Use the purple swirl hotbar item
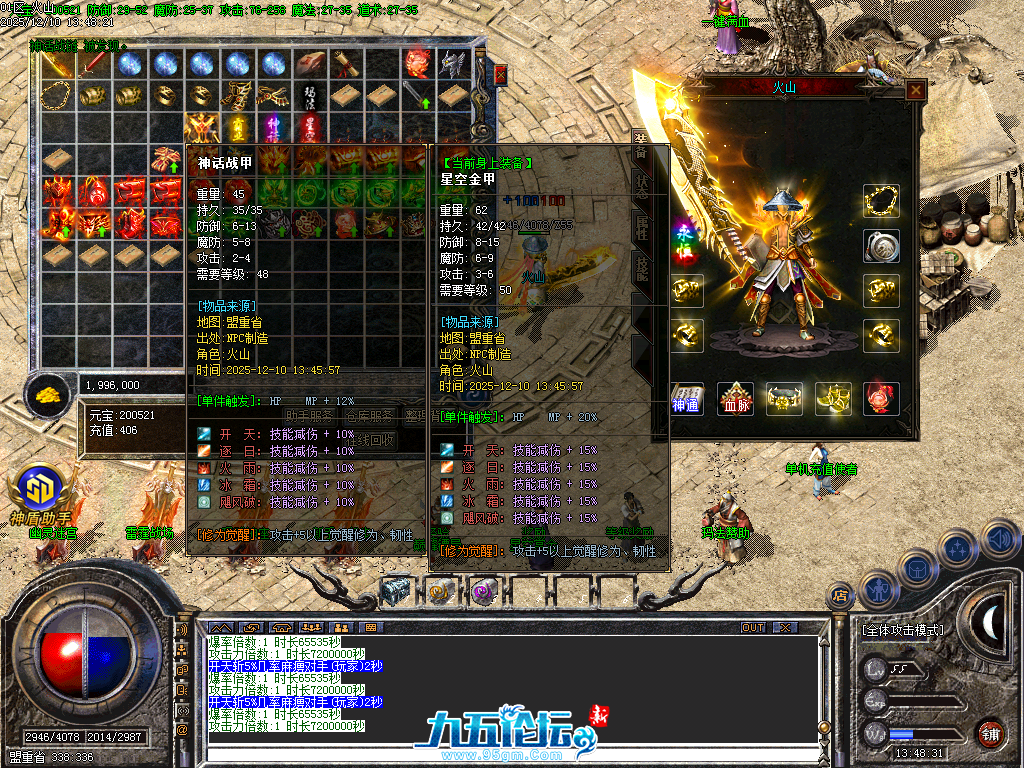1024x768 pixels. (x=484, y=591)
